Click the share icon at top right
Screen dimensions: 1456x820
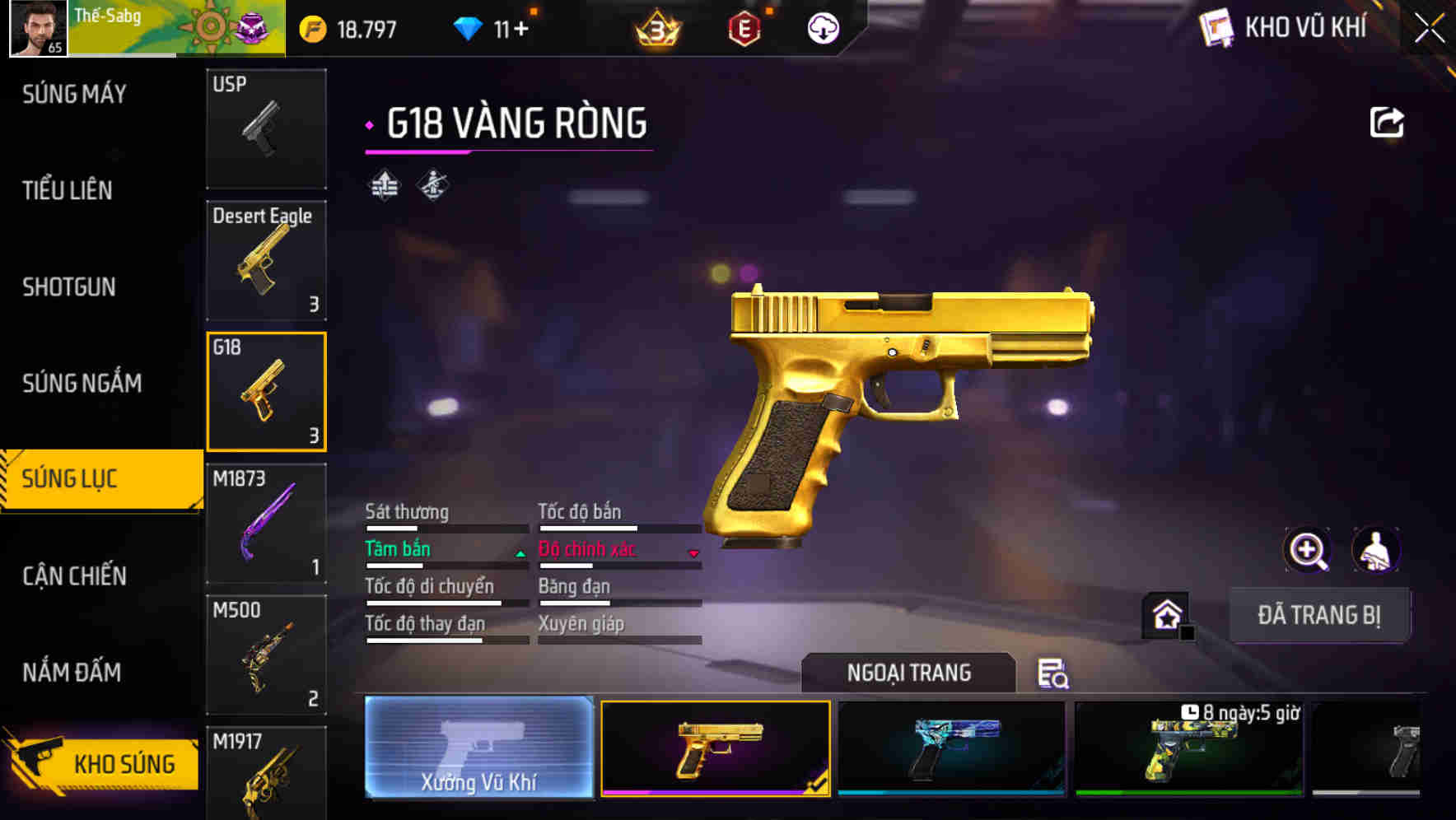click(1387, 121)
